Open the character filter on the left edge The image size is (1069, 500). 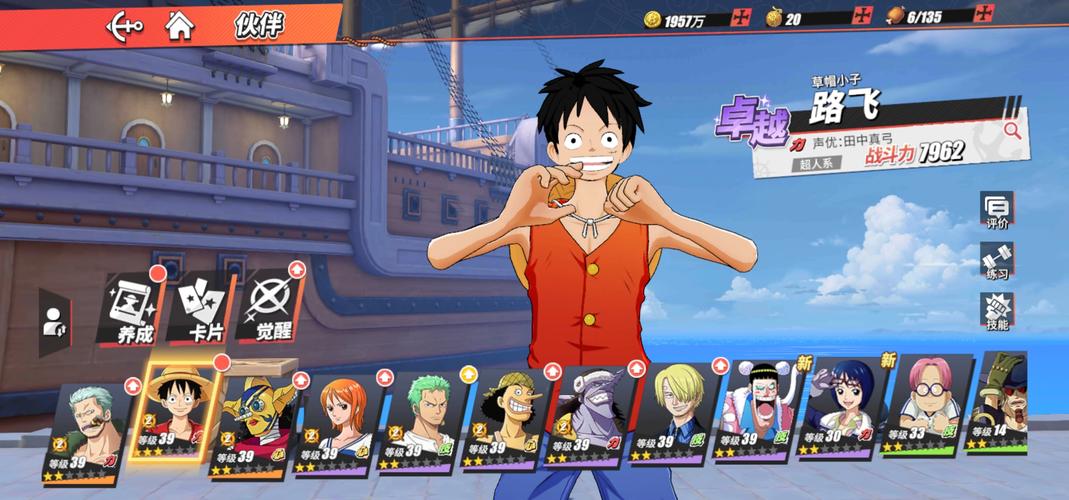coord(53,322)
